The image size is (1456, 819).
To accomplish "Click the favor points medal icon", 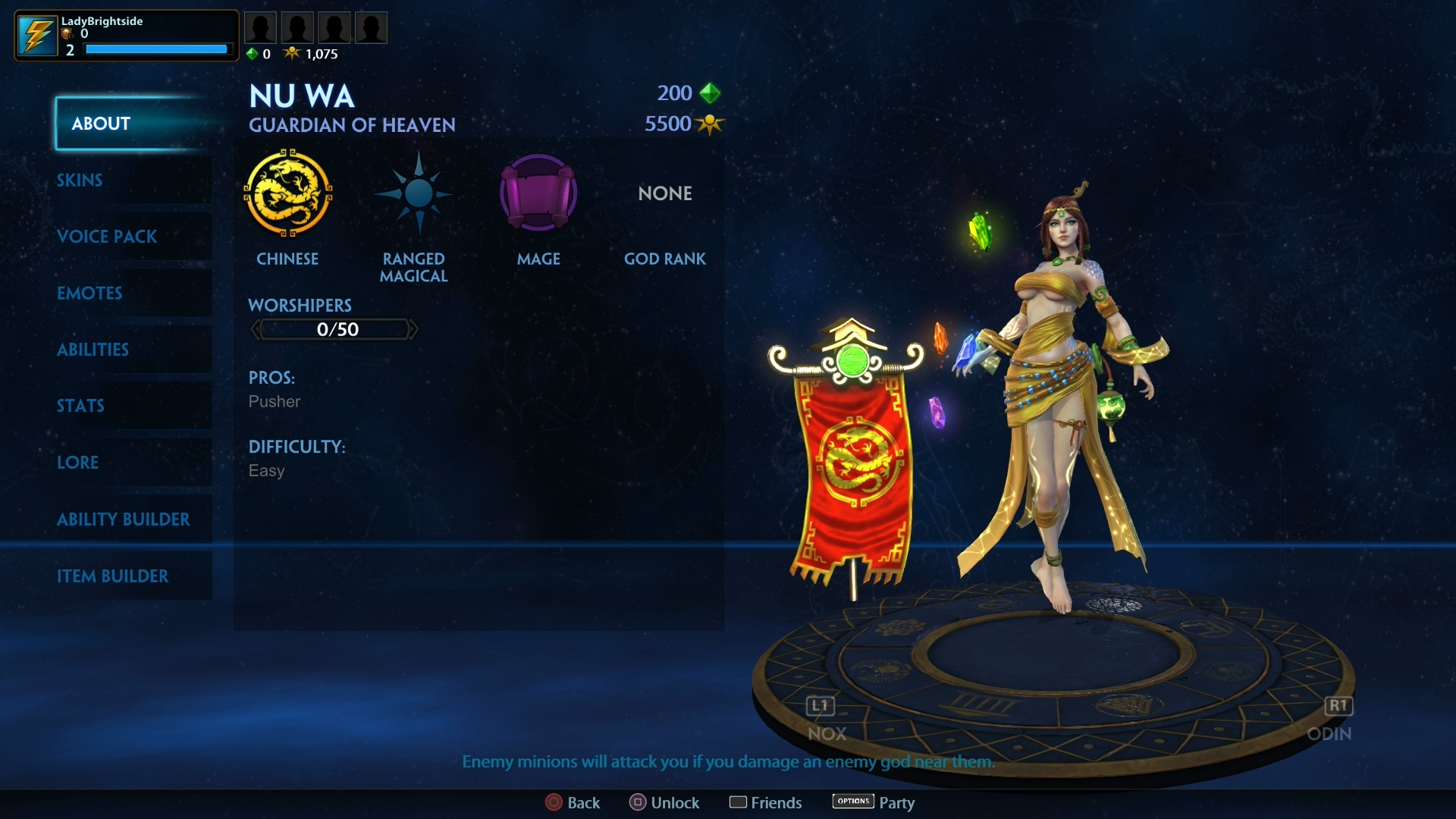I will point(293,53).
